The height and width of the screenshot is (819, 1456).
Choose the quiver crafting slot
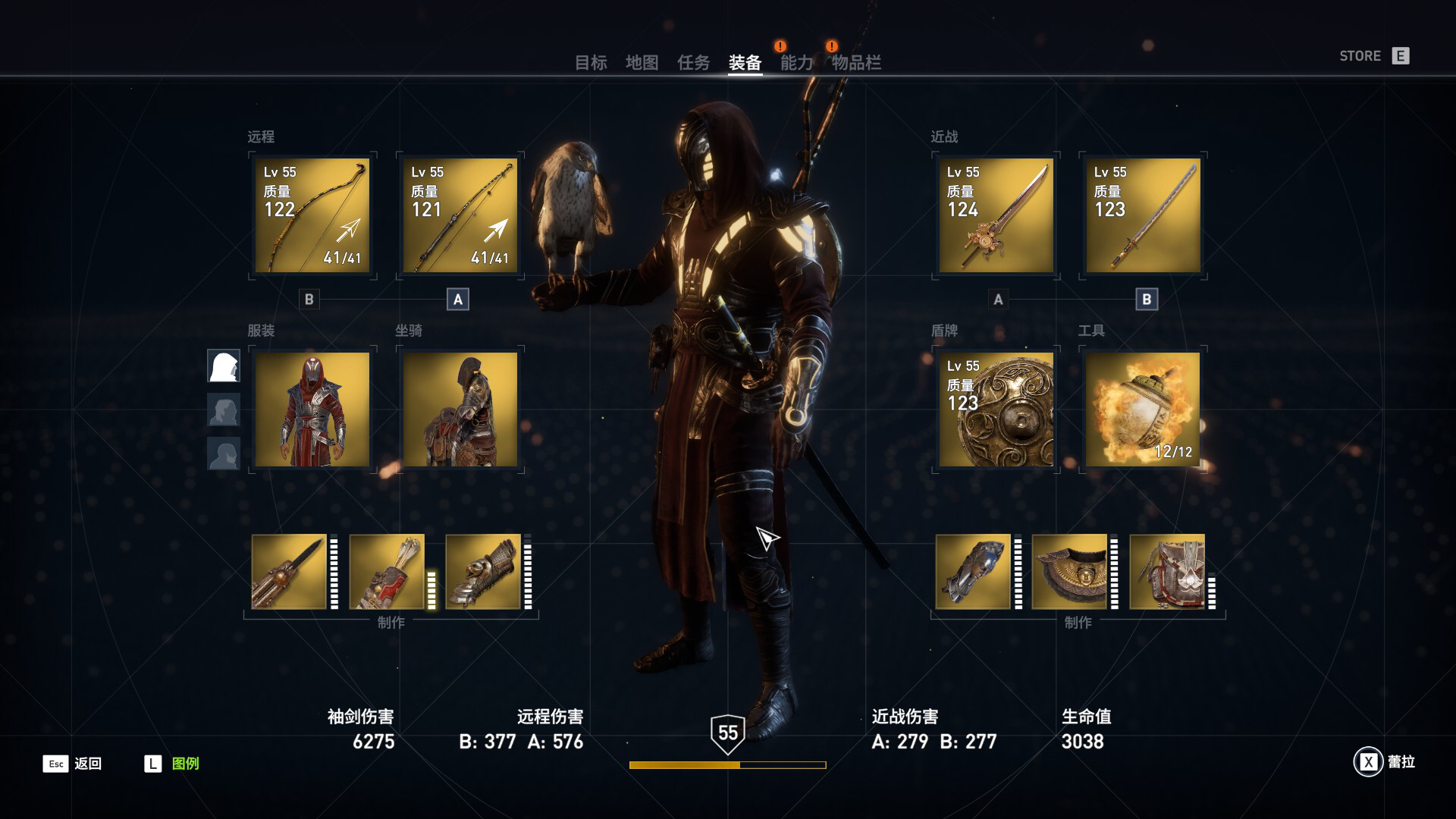387,572
